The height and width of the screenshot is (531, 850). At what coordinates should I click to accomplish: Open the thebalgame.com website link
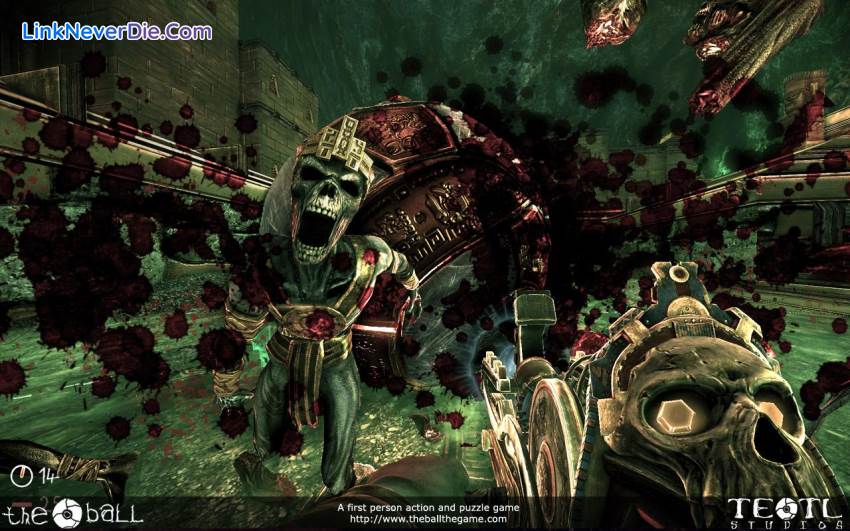[427, 519]
